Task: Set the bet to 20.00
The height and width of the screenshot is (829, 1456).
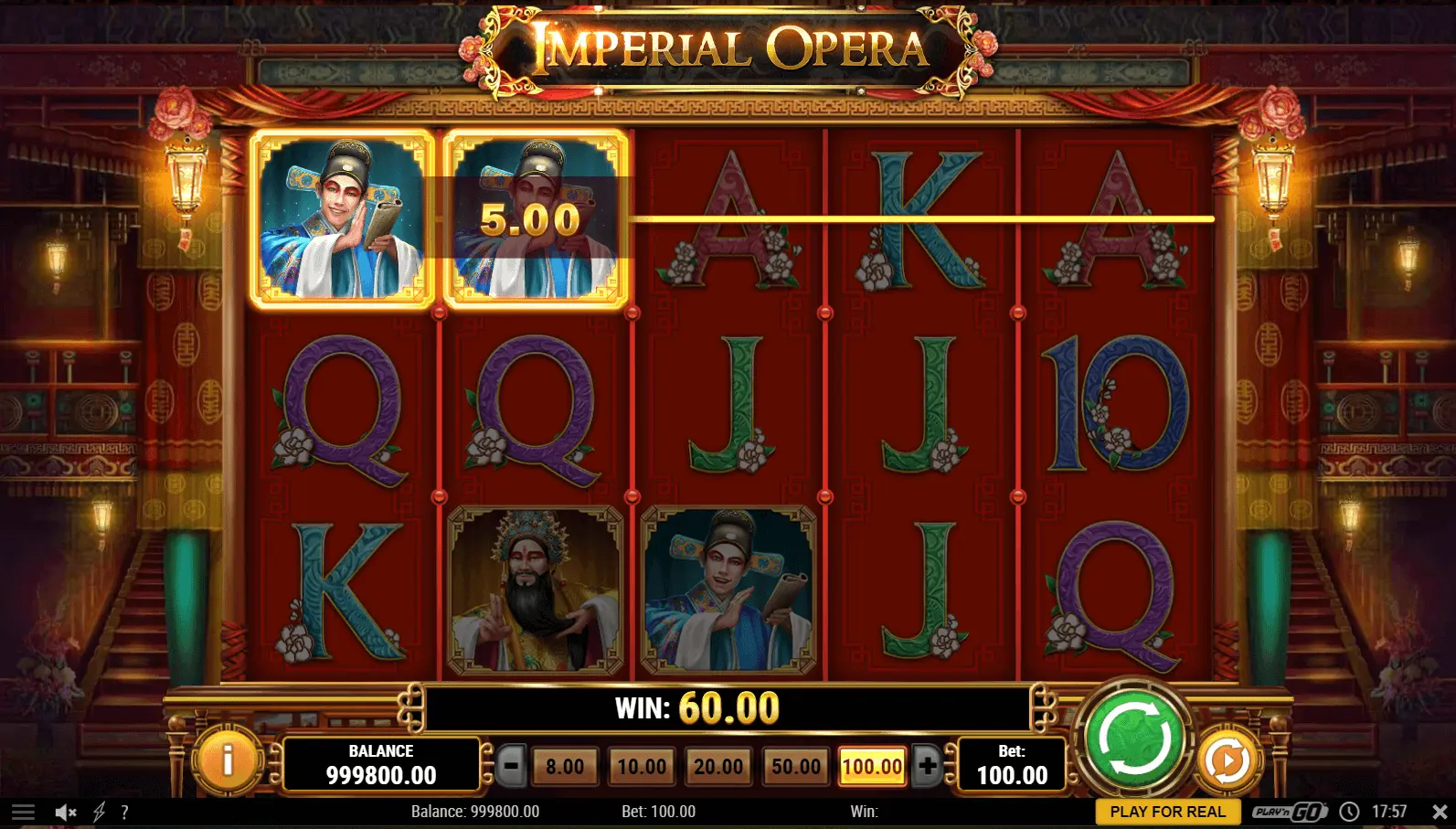Action: (x=718, y=767)
